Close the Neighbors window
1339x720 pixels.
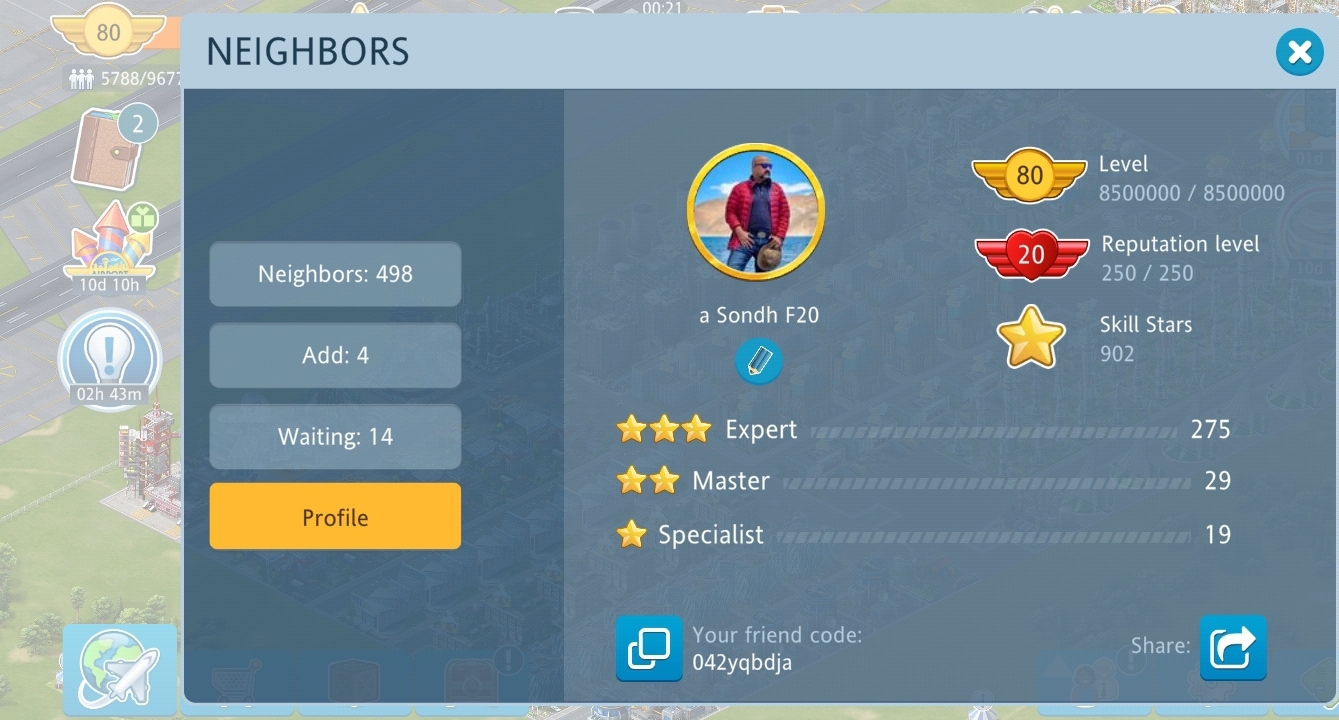1299,52
